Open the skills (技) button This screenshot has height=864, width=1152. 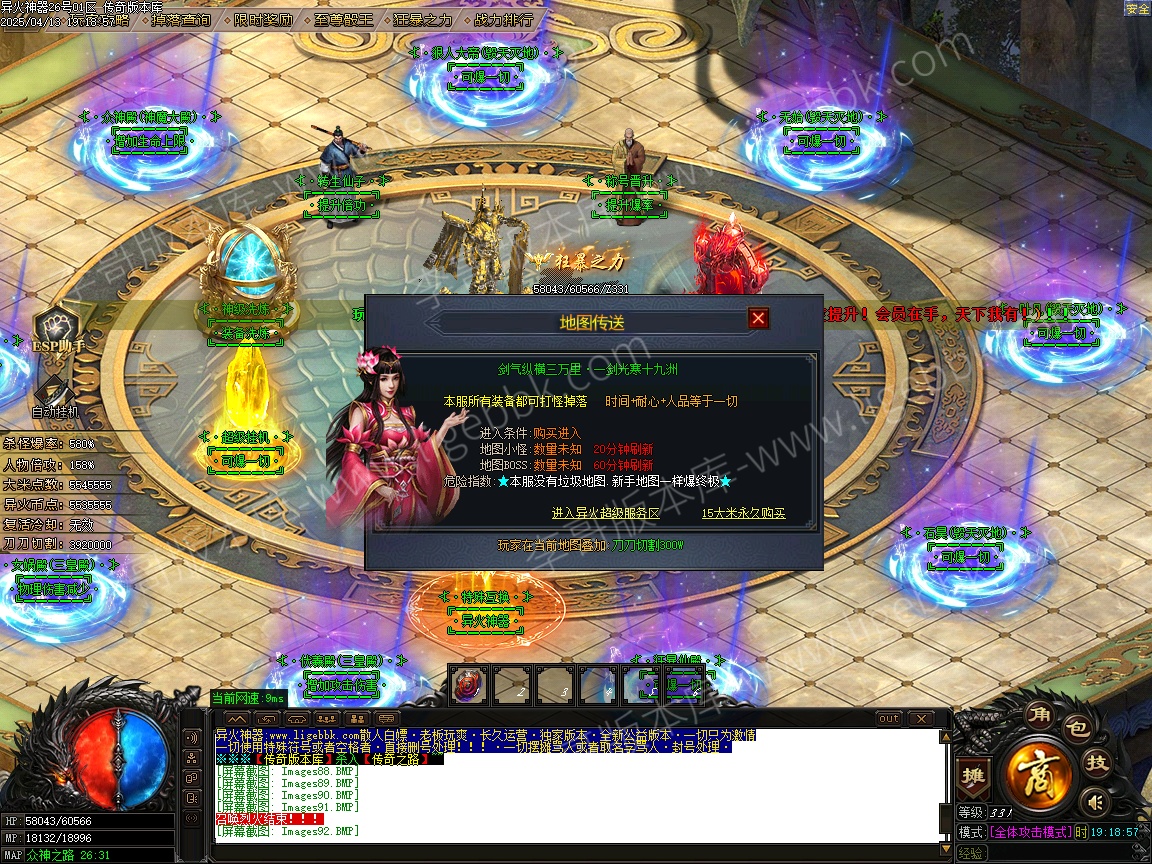[1097, 764]
